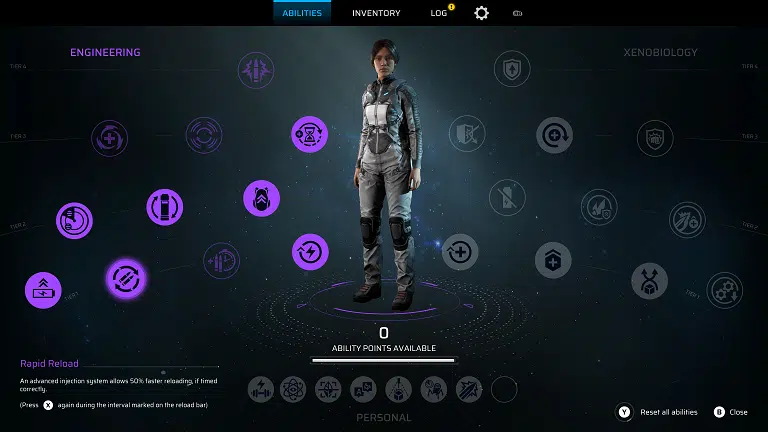This screenshot has height=432, width=768.
Task: Choose the canister with circular arrows ability
Action: 164,207
